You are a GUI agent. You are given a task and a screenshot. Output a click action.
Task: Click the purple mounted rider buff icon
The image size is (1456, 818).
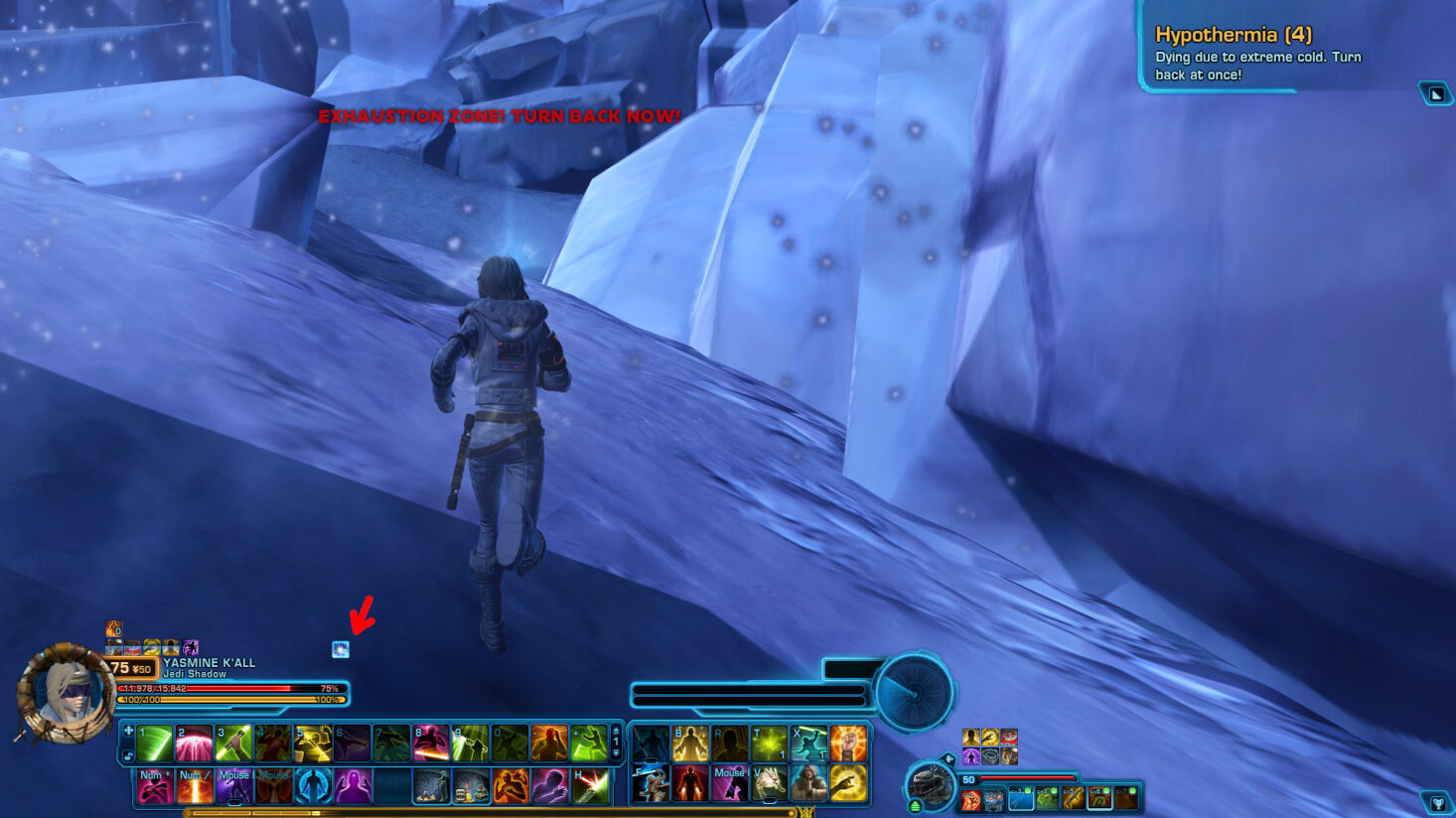[x=191, y=647]
